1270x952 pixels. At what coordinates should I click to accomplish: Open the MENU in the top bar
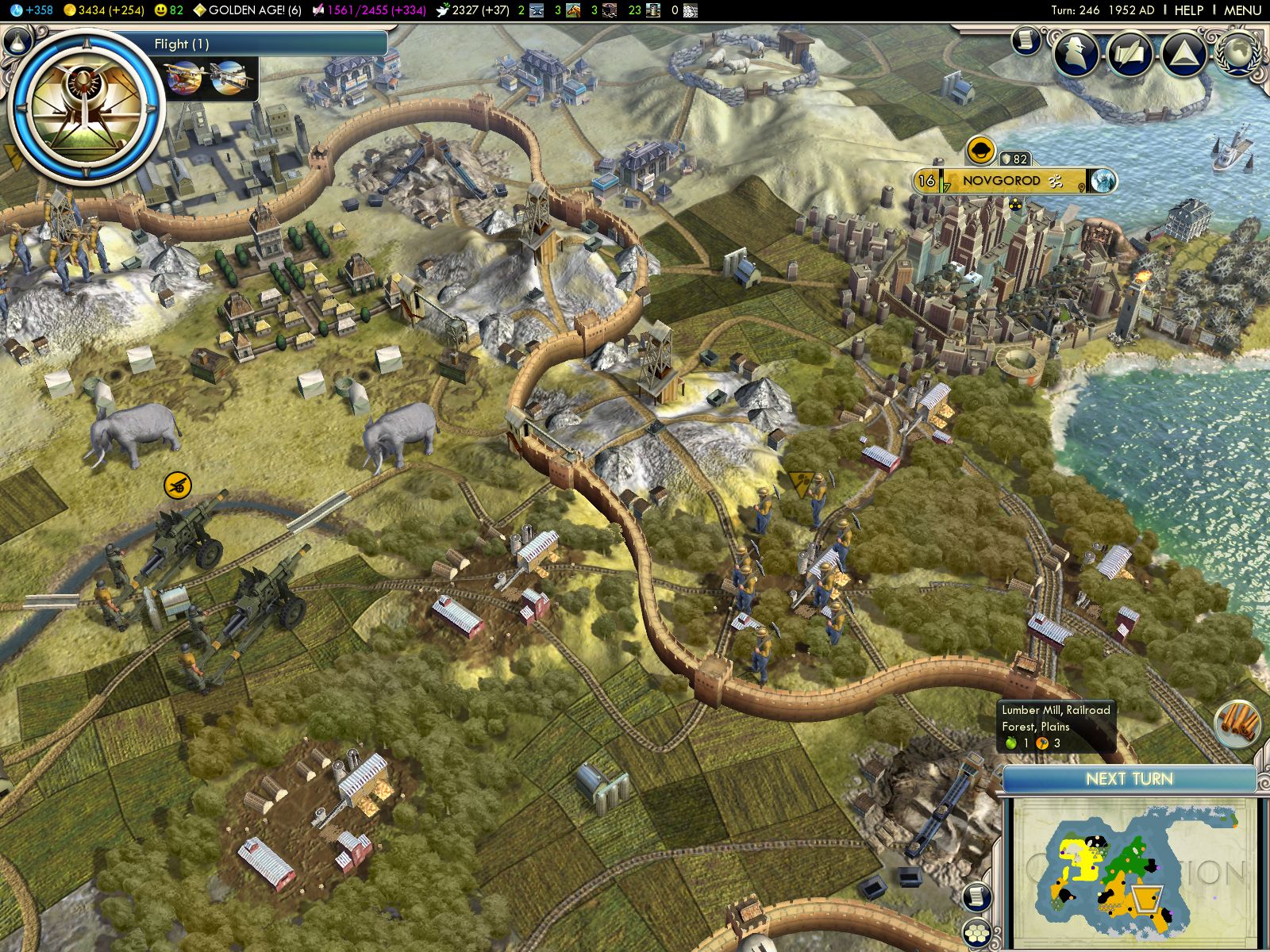point(1242,10)
